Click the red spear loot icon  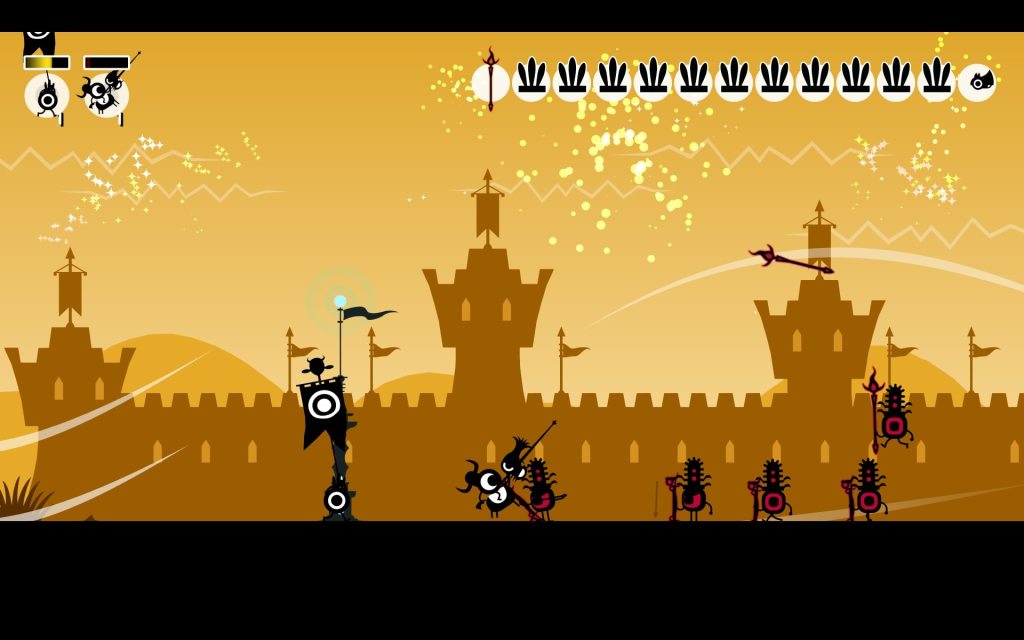[490, 82]
